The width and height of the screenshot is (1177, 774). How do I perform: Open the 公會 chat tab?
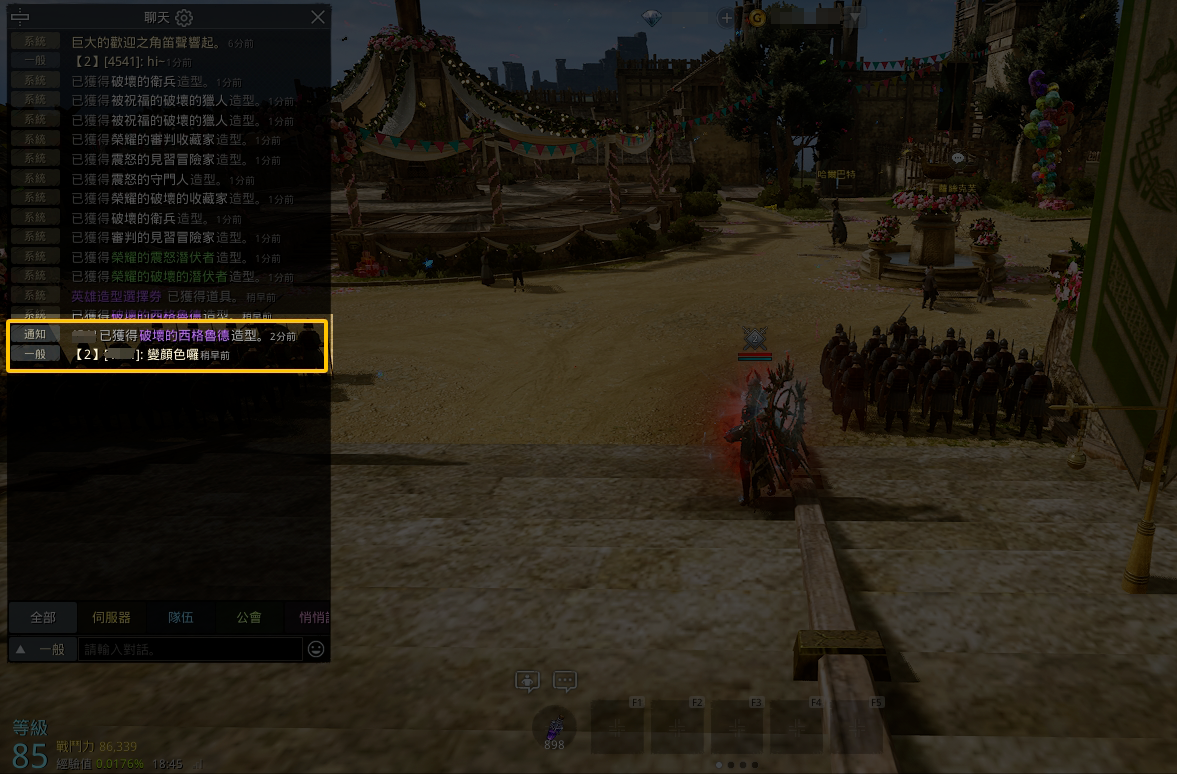(x=249, y=617)
